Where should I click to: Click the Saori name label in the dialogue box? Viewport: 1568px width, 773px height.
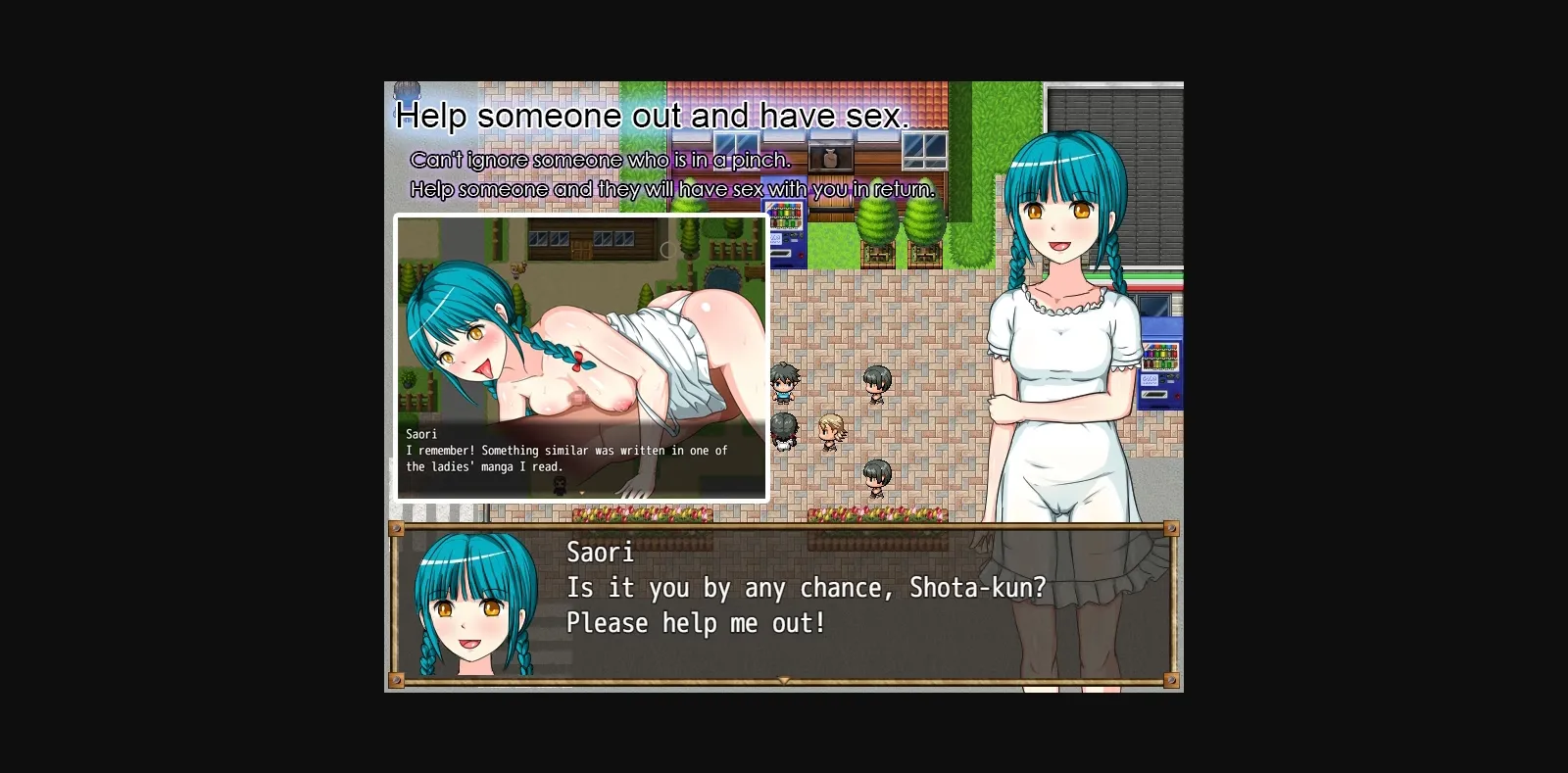coord(601,554)
